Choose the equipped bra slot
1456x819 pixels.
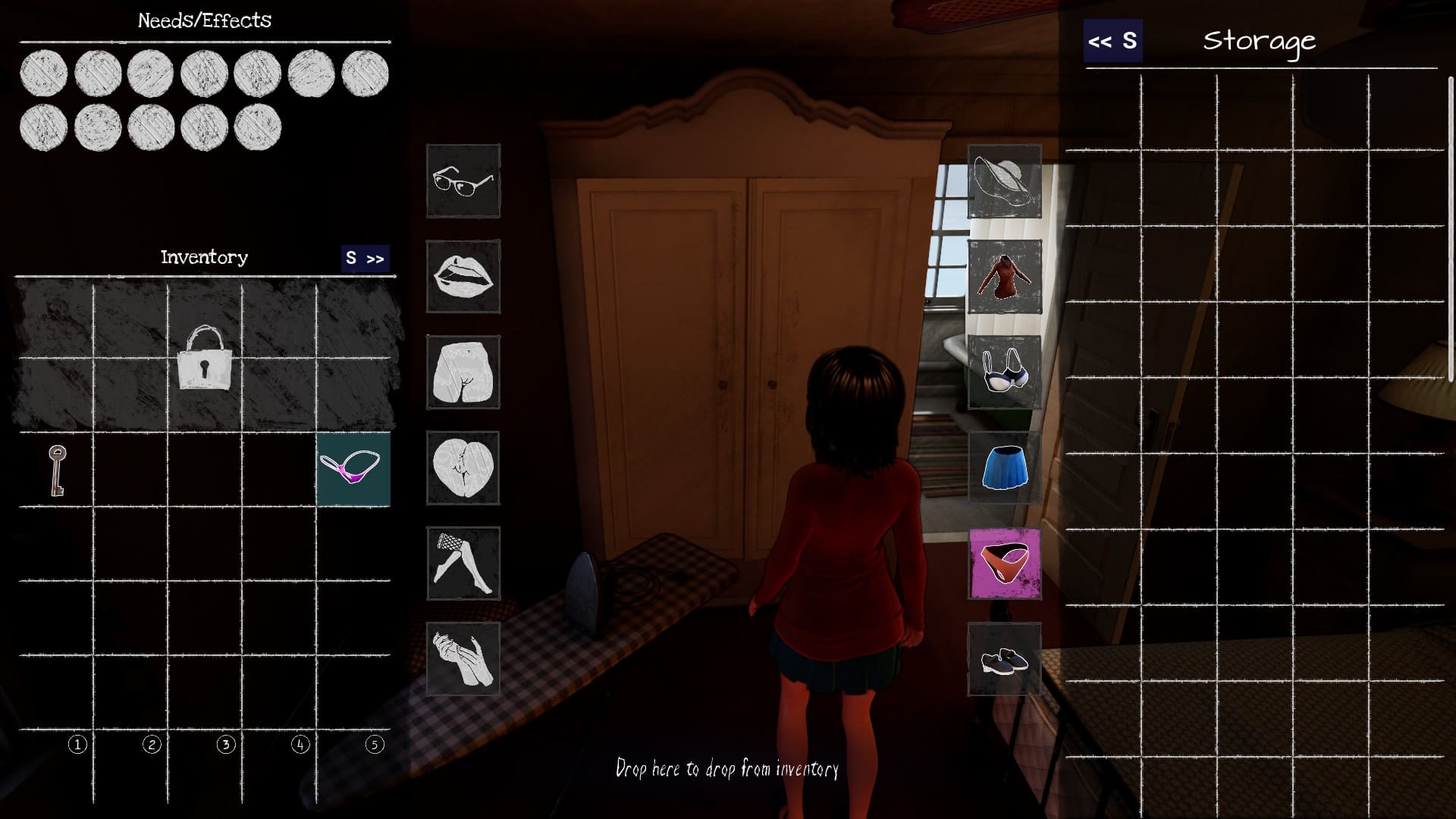tap(1004, 372)
